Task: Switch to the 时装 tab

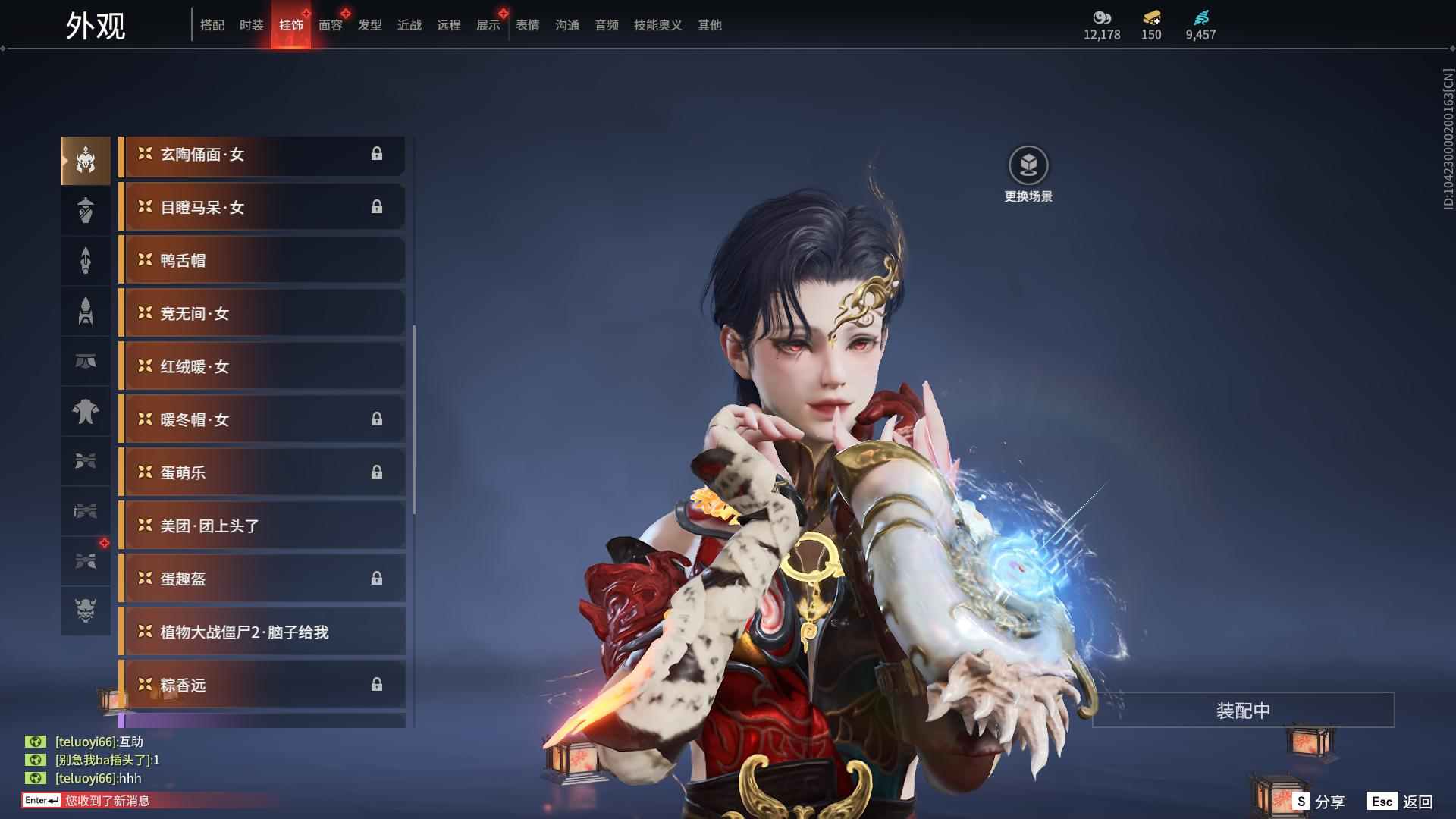Action: [x=251, y=25]
